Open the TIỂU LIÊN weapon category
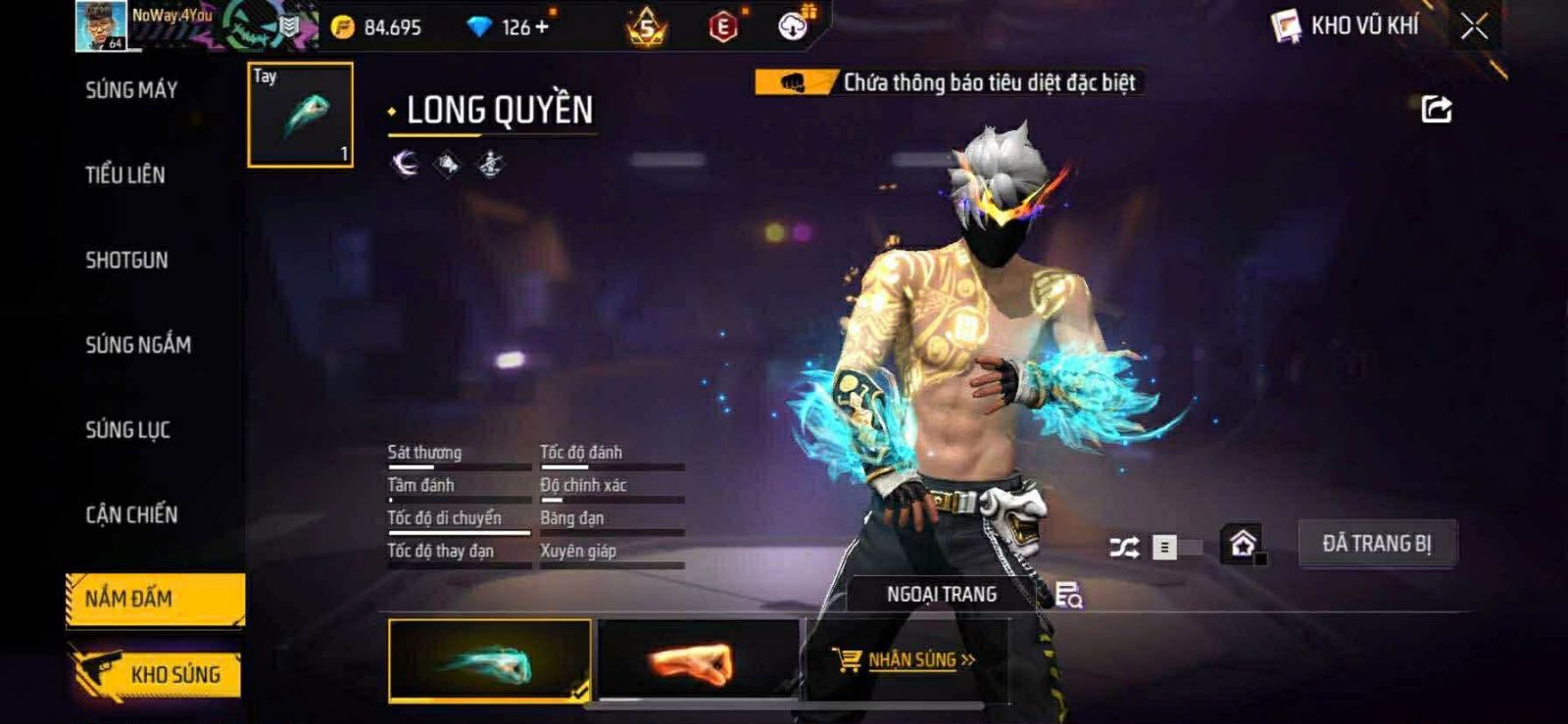Image resolution: width=1568 pixels, height=724 pixels. point(125,175)
